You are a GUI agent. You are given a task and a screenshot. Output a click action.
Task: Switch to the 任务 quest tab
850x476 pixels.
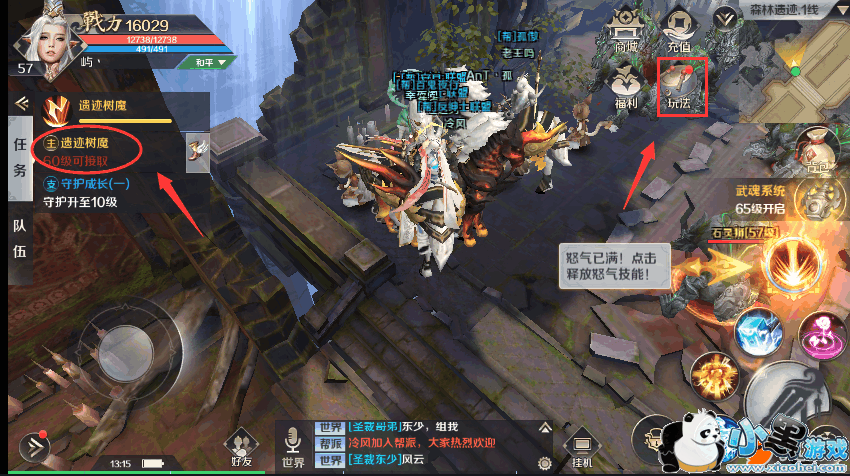tap(18, 157)
